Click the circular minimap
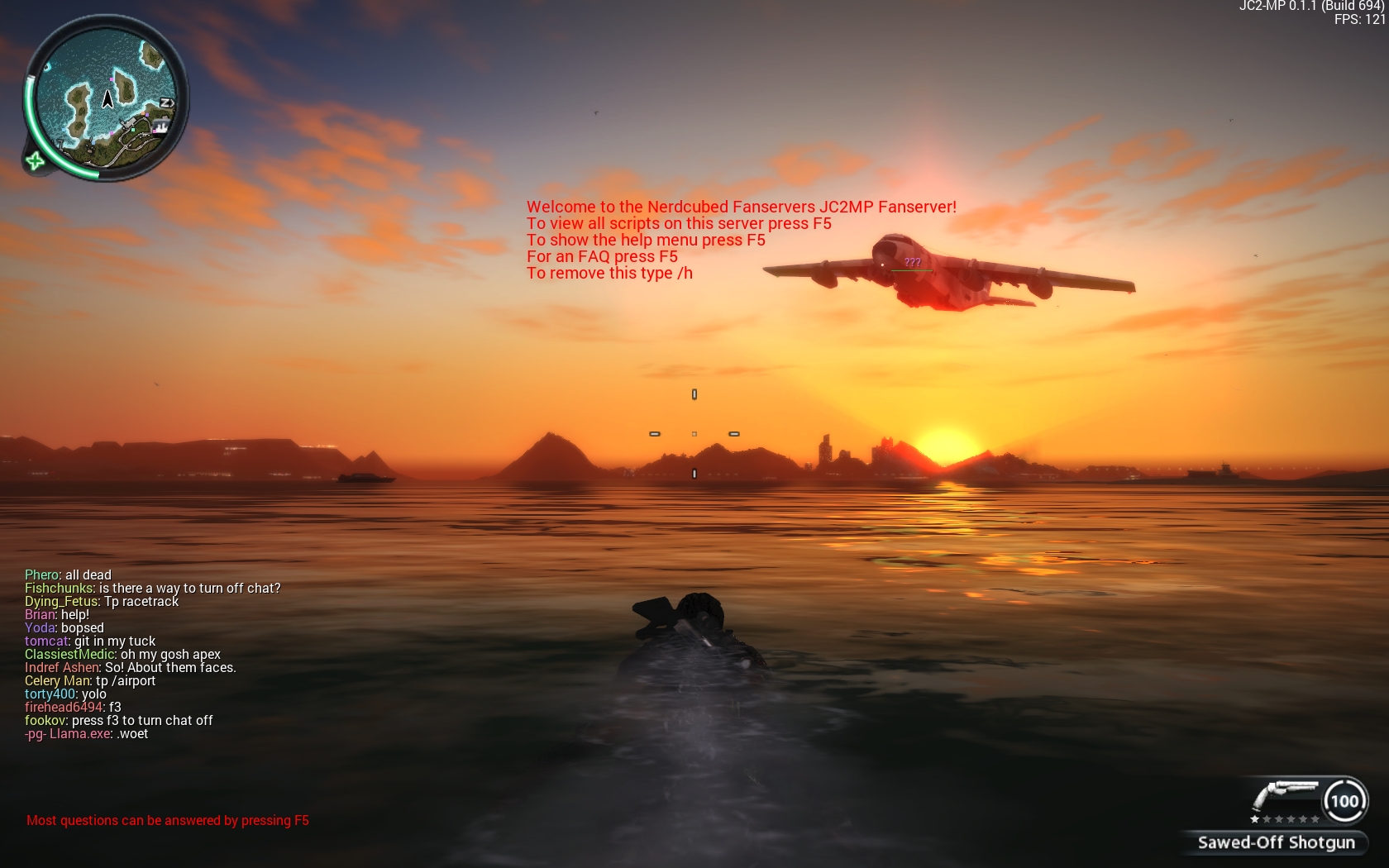Screen dimensions: 1389x868 coord(106,98)
